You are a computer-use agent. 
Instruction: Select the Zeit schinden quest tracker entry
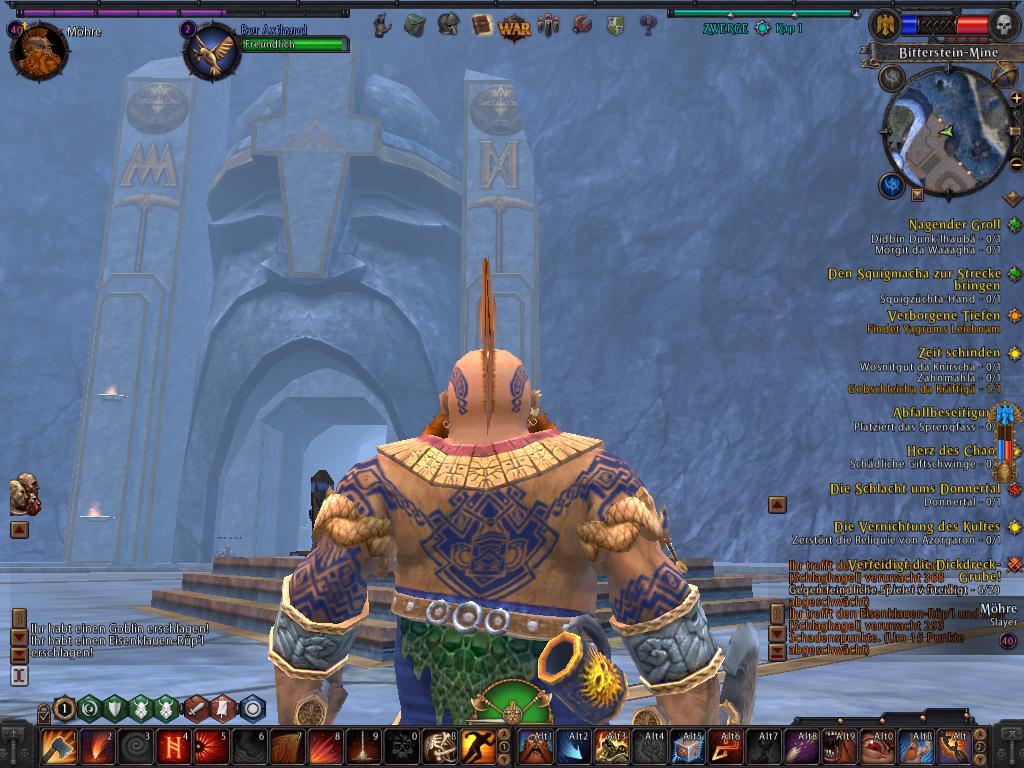click(x=957, y=353)
